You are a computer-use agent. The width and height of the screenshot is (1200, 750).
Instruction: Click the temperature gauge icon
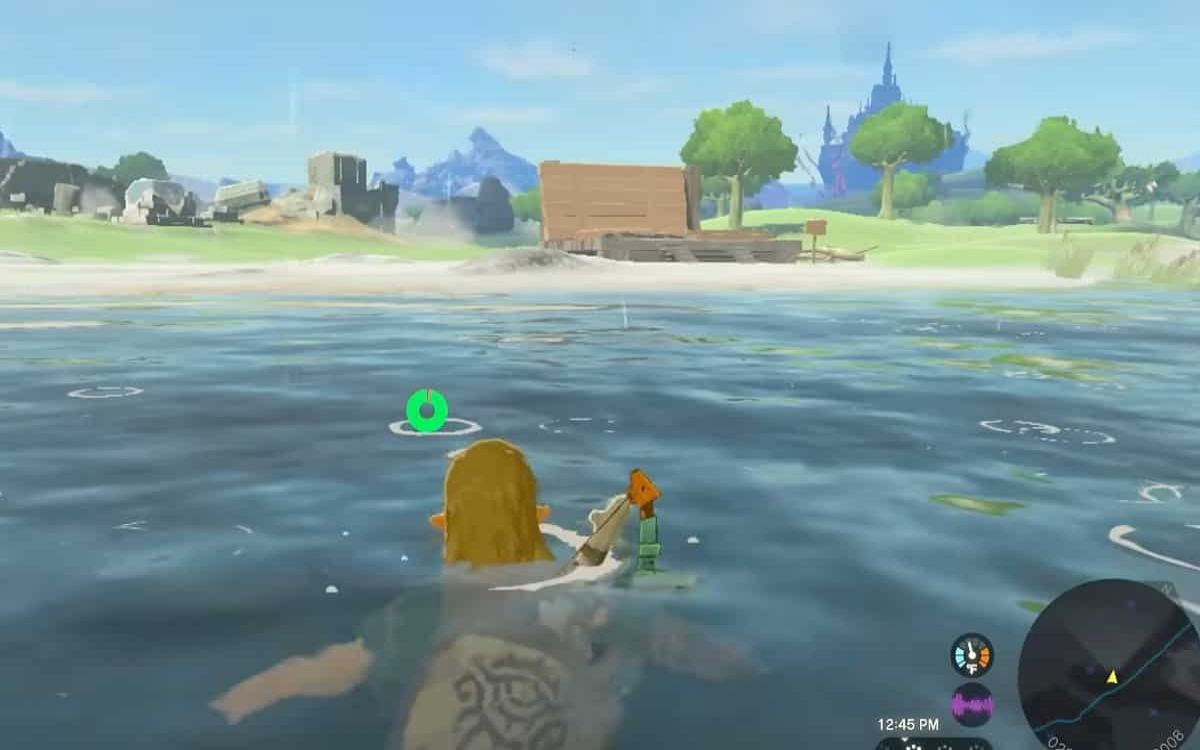pos(971,655)
